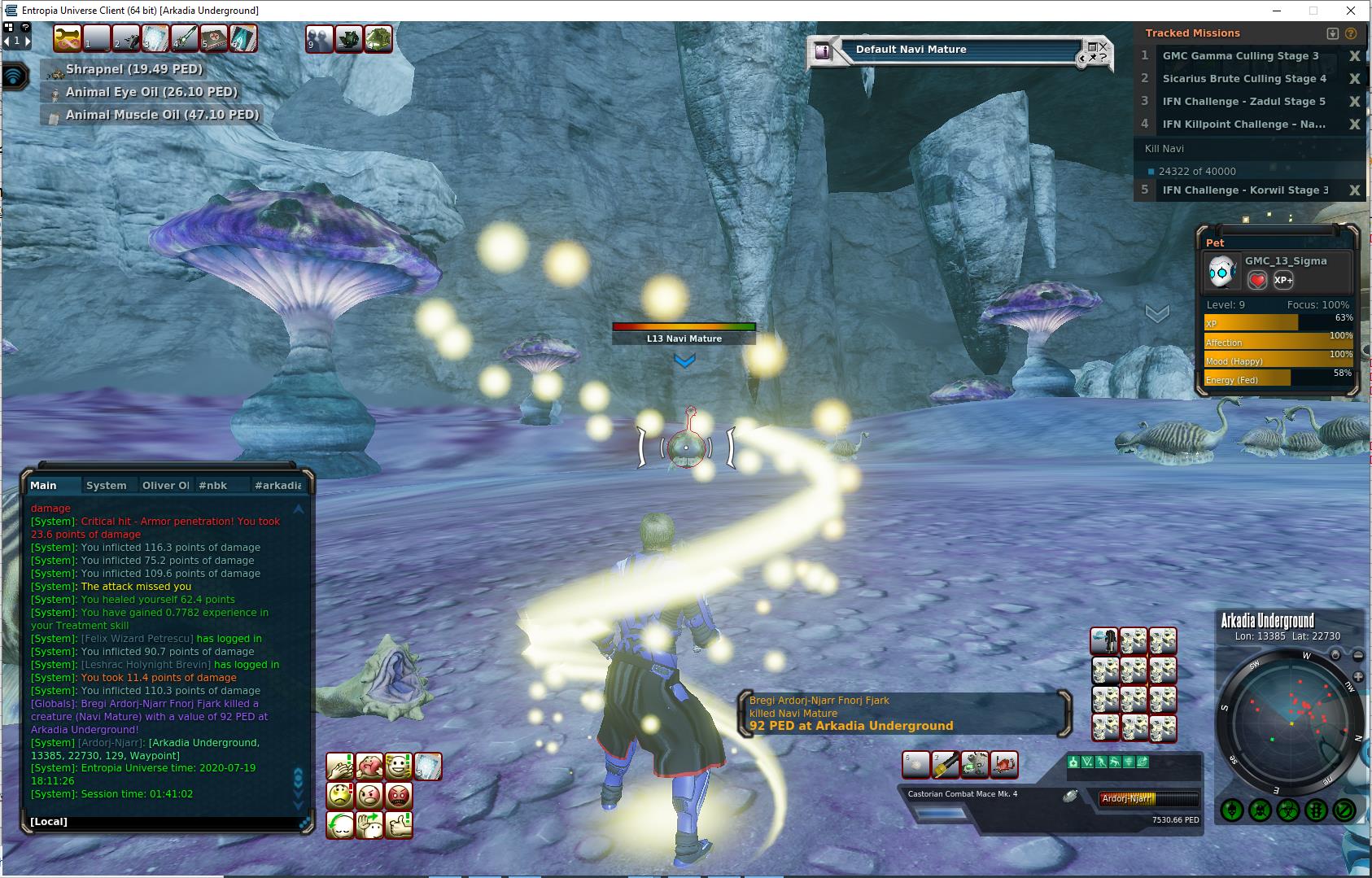Switch to the System chat tab
Viewport: 1372px width, 878px height.
click(x=107, y=486)
